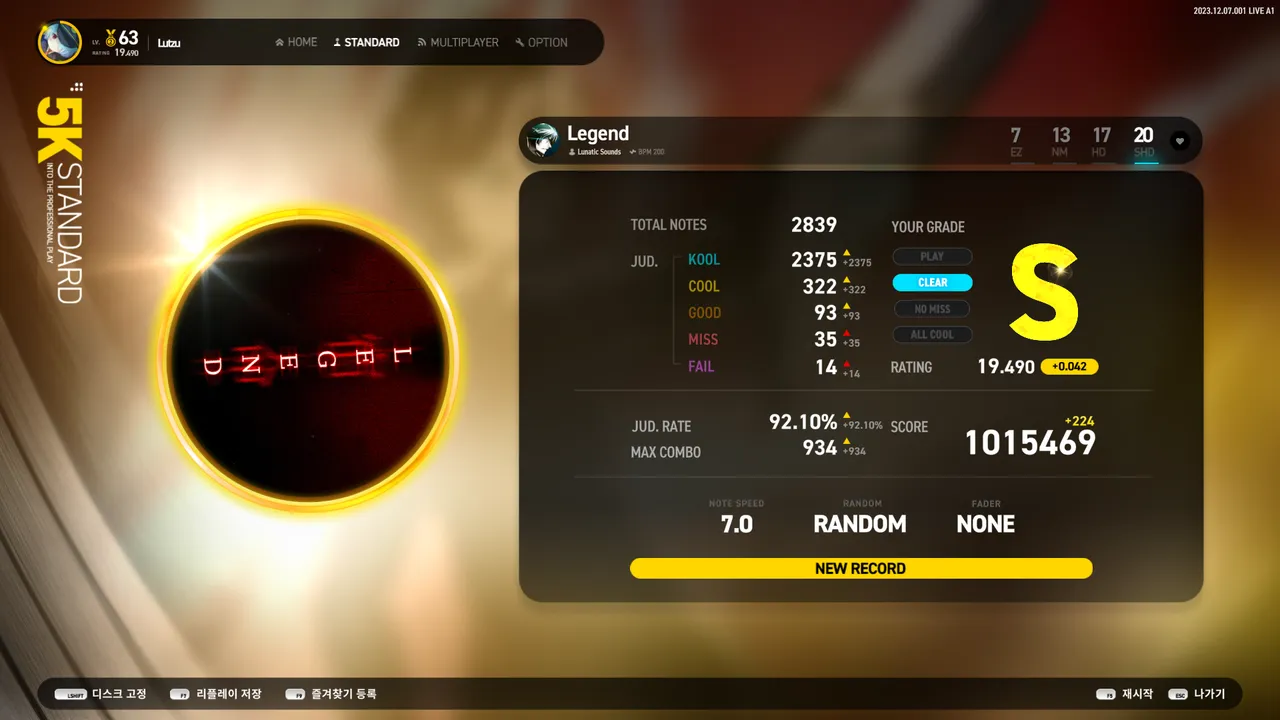Select the STANDARD mode menu
This screenshot has width=1280, height=720.
366,42
